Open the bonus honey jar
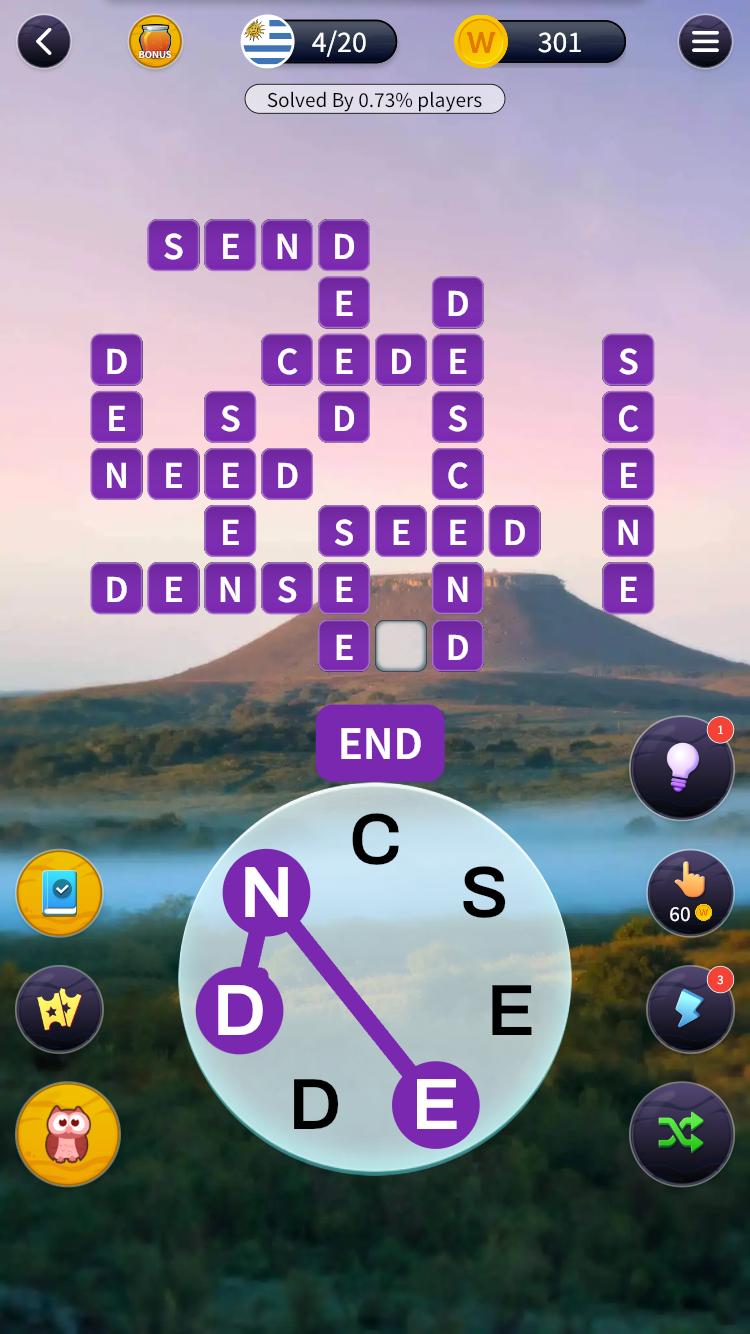Viewport: 750px width, 1334px height. (155, 42)
